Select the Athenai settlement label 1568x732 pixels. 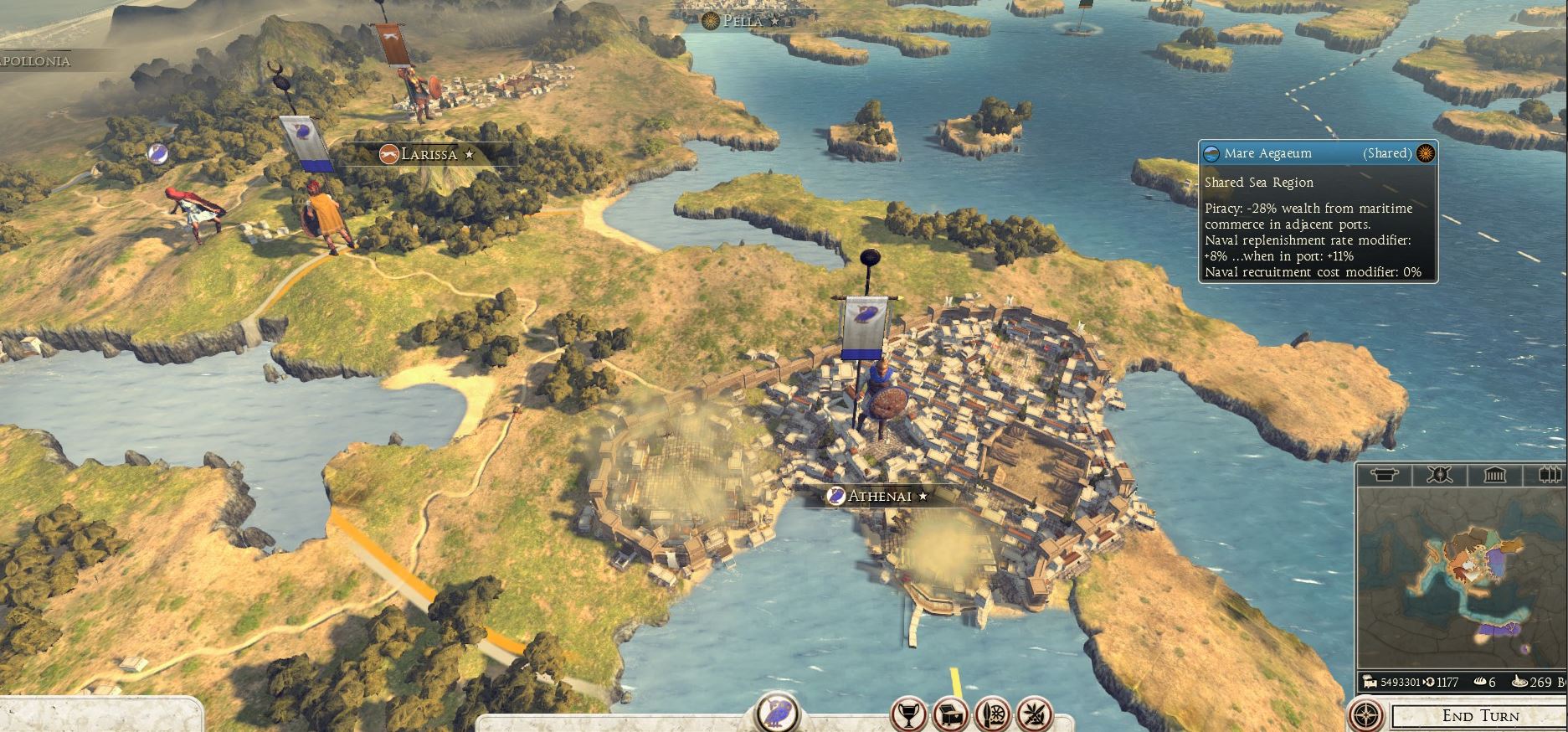[x=878, y=496]
